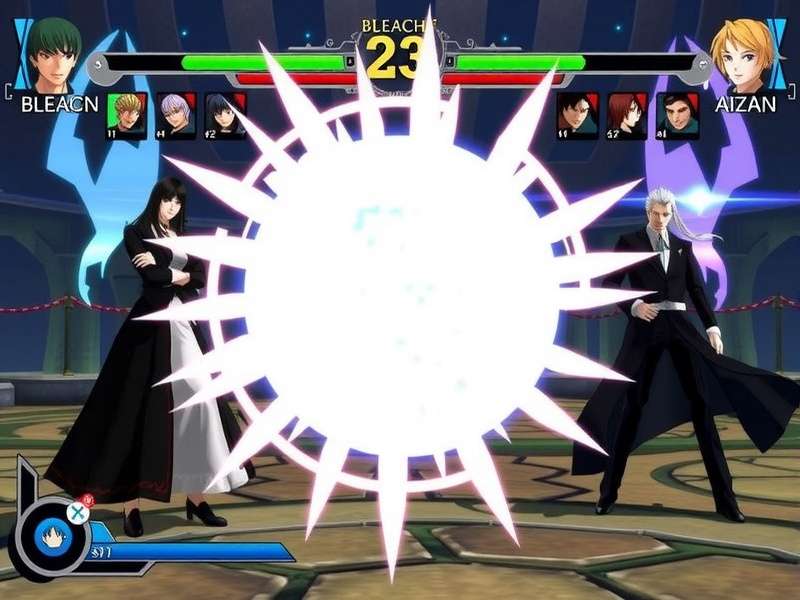Select the long dark-haired assist icon beside the silver-haired one
The image size is (800, 600).
click(x=225, y=115)
